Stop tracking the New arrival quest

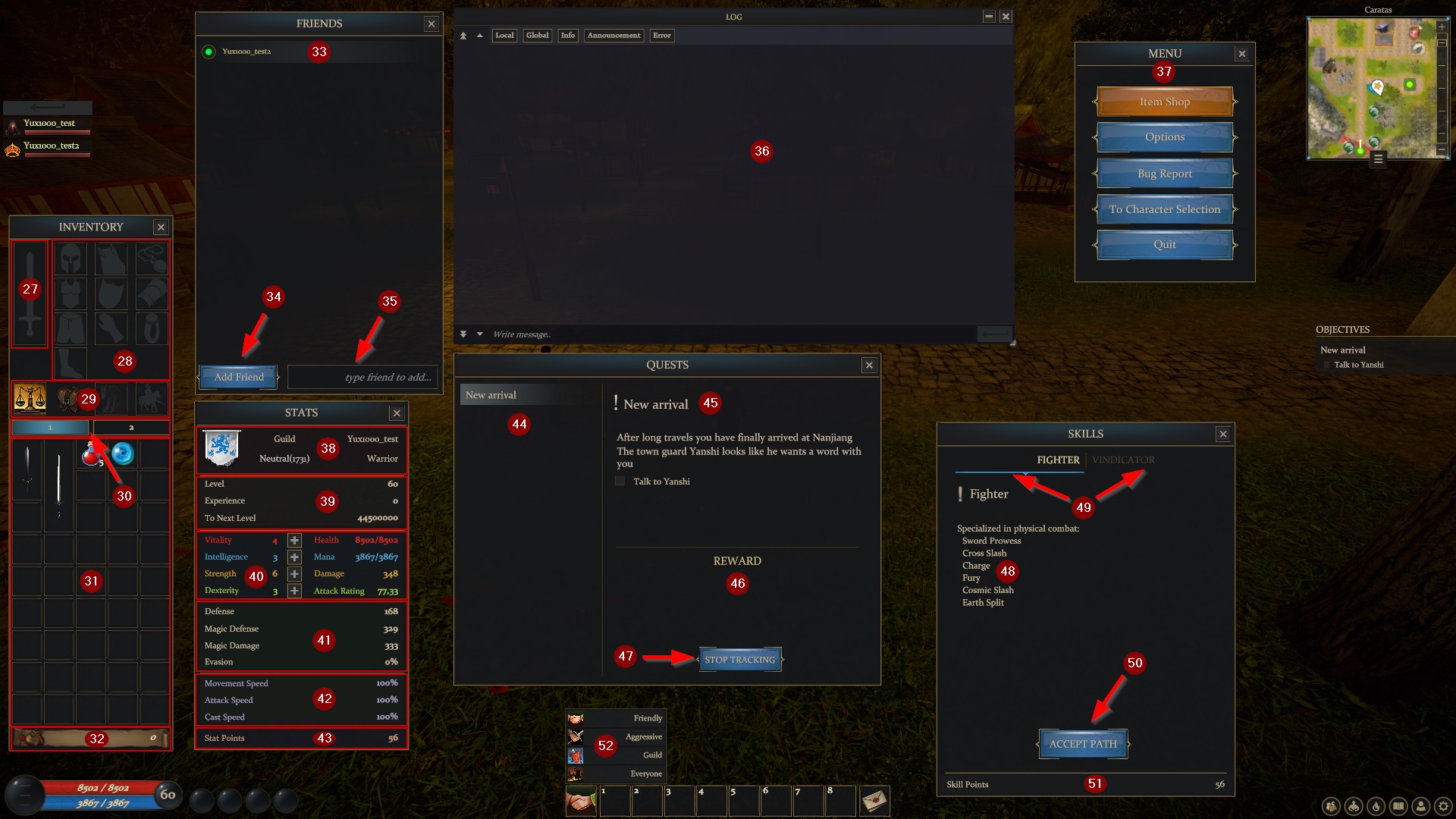pyautogui.click(x=739, y=660)
